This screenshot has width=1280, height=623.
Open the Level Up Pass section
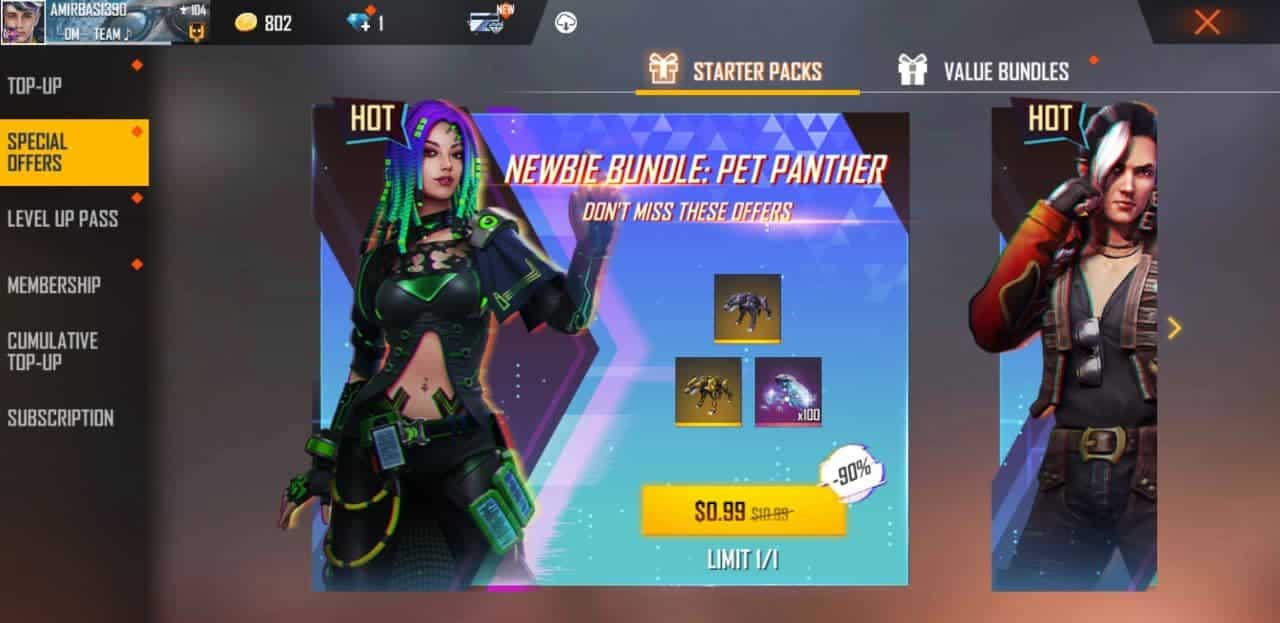[63, 219]
